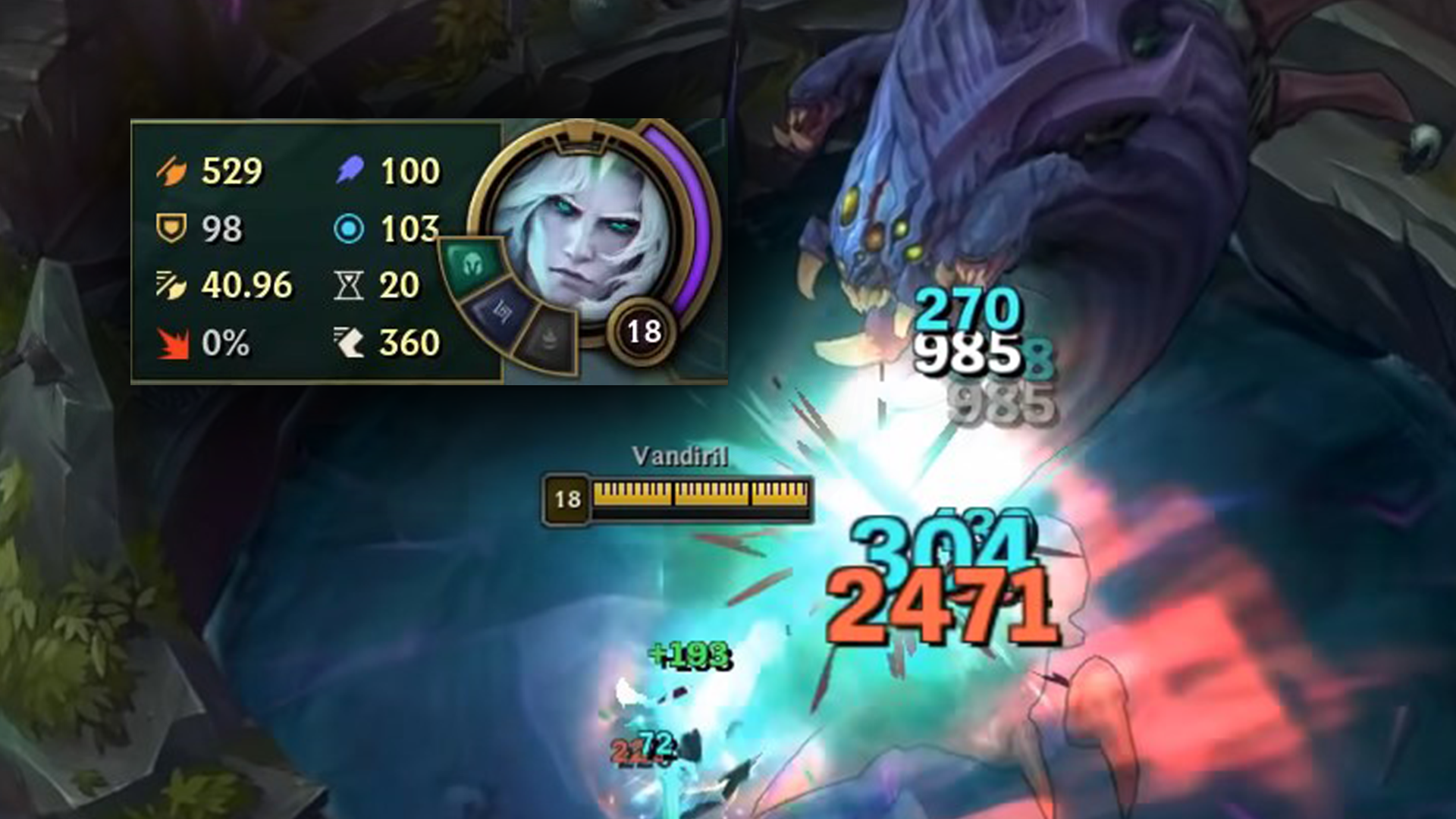1456x819 pixels.
Task: Click the armor shield icon showing 98
Action: coord(172,227)
